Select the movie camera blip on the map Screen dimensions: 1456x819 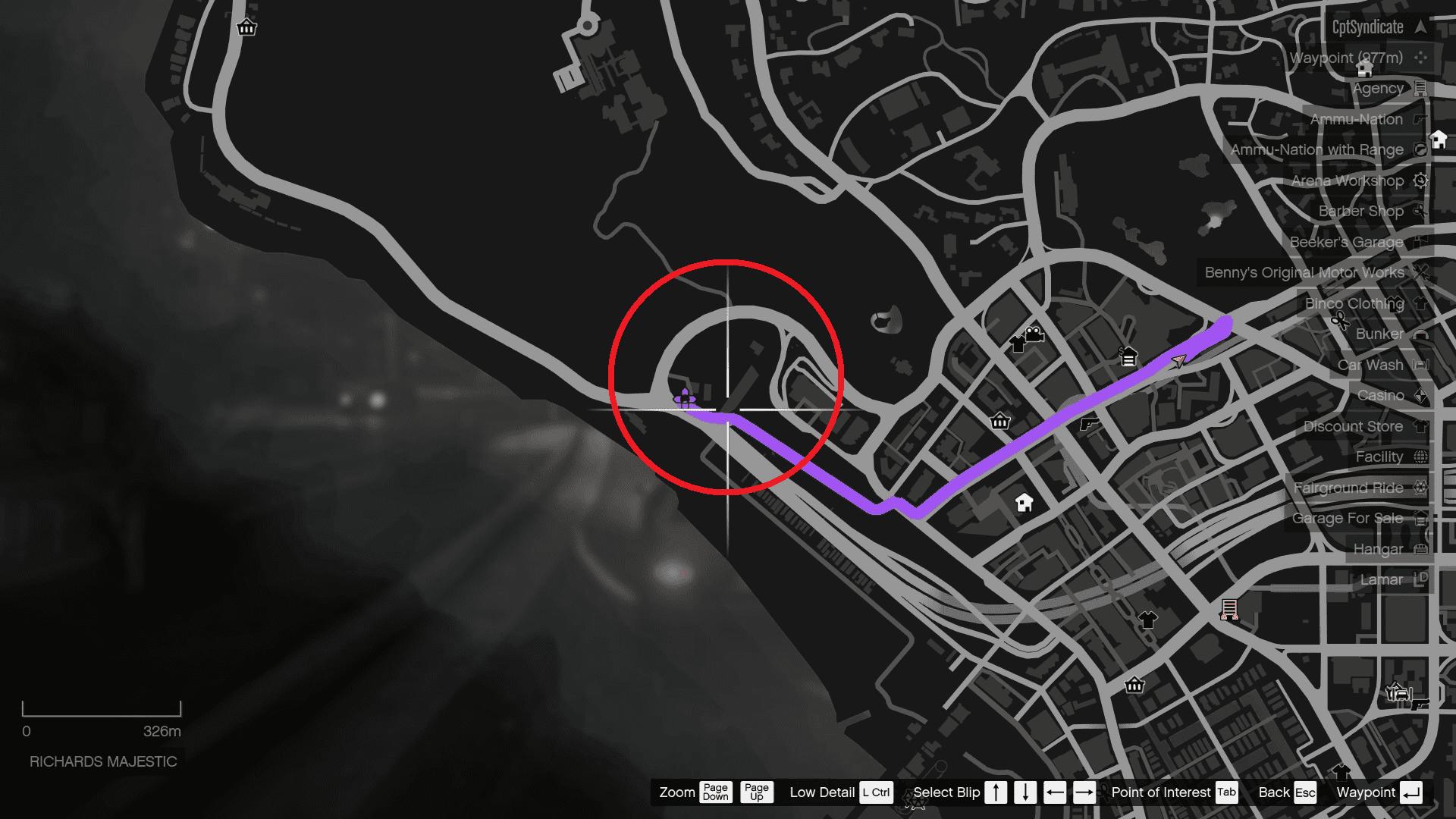1033,333
